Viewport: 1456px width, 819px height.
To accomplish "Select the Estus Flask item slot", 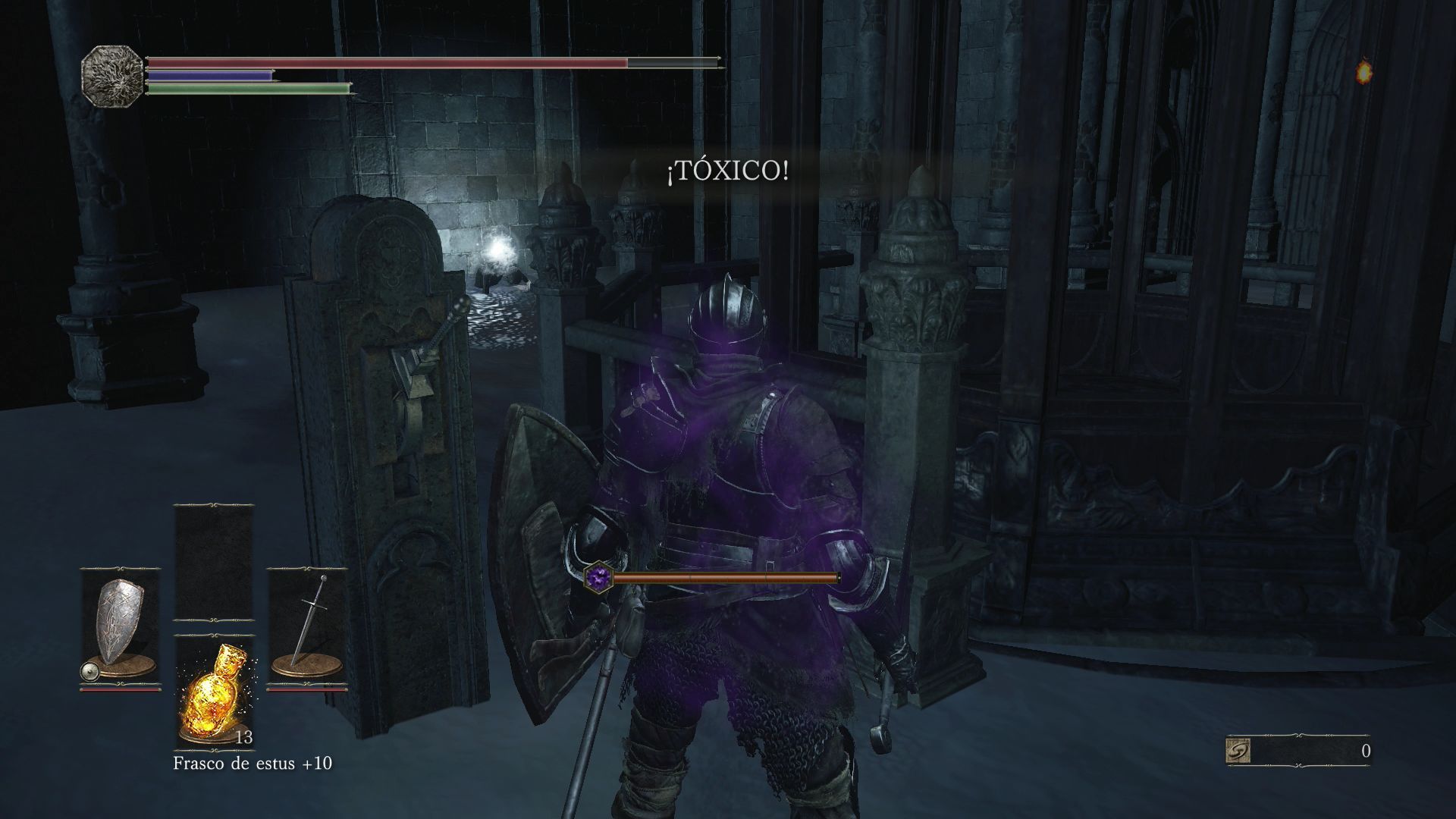I will click(213, 692).
